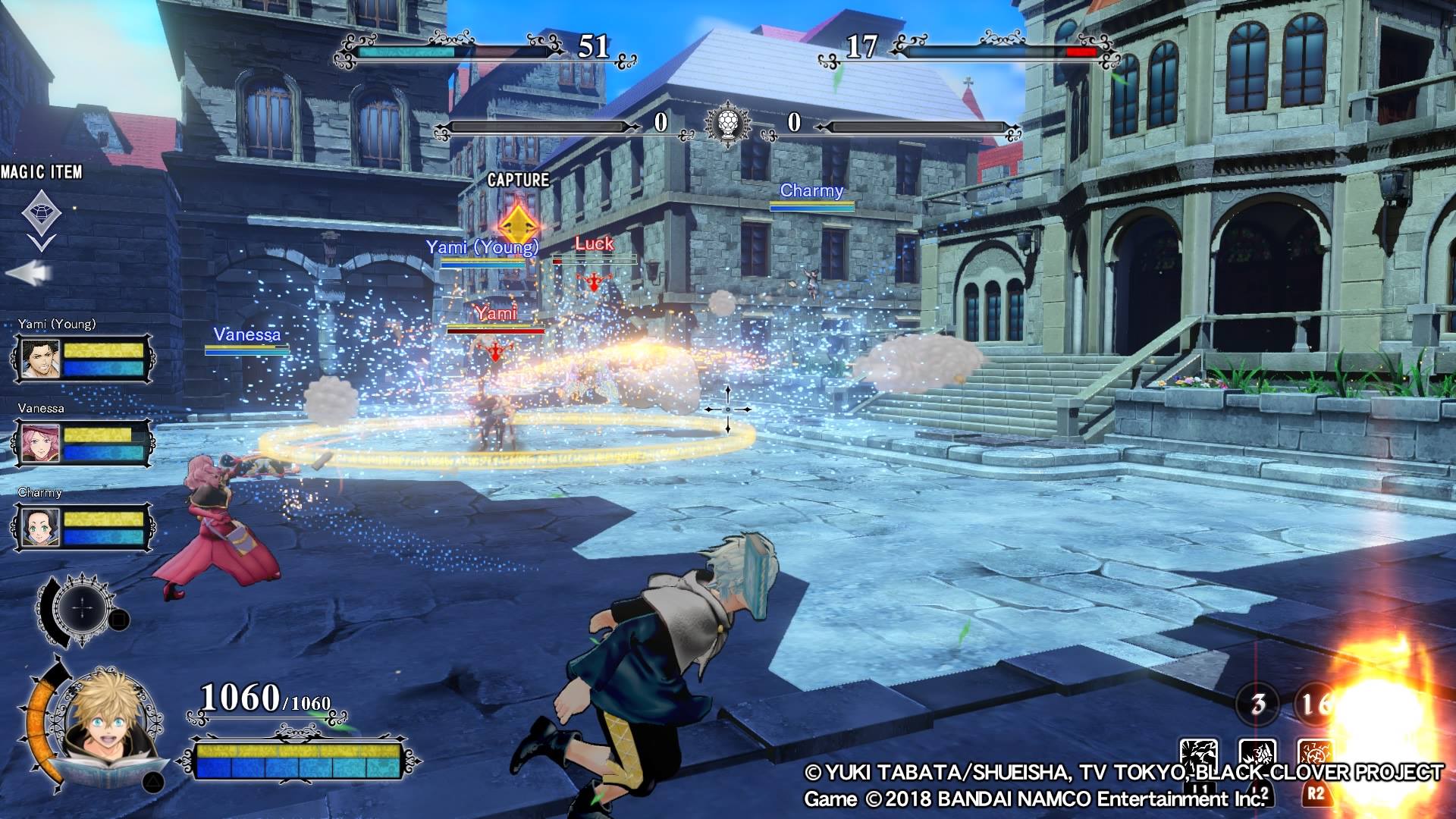
Task: Click the crystal emblem between the scores
Action: 727,123
